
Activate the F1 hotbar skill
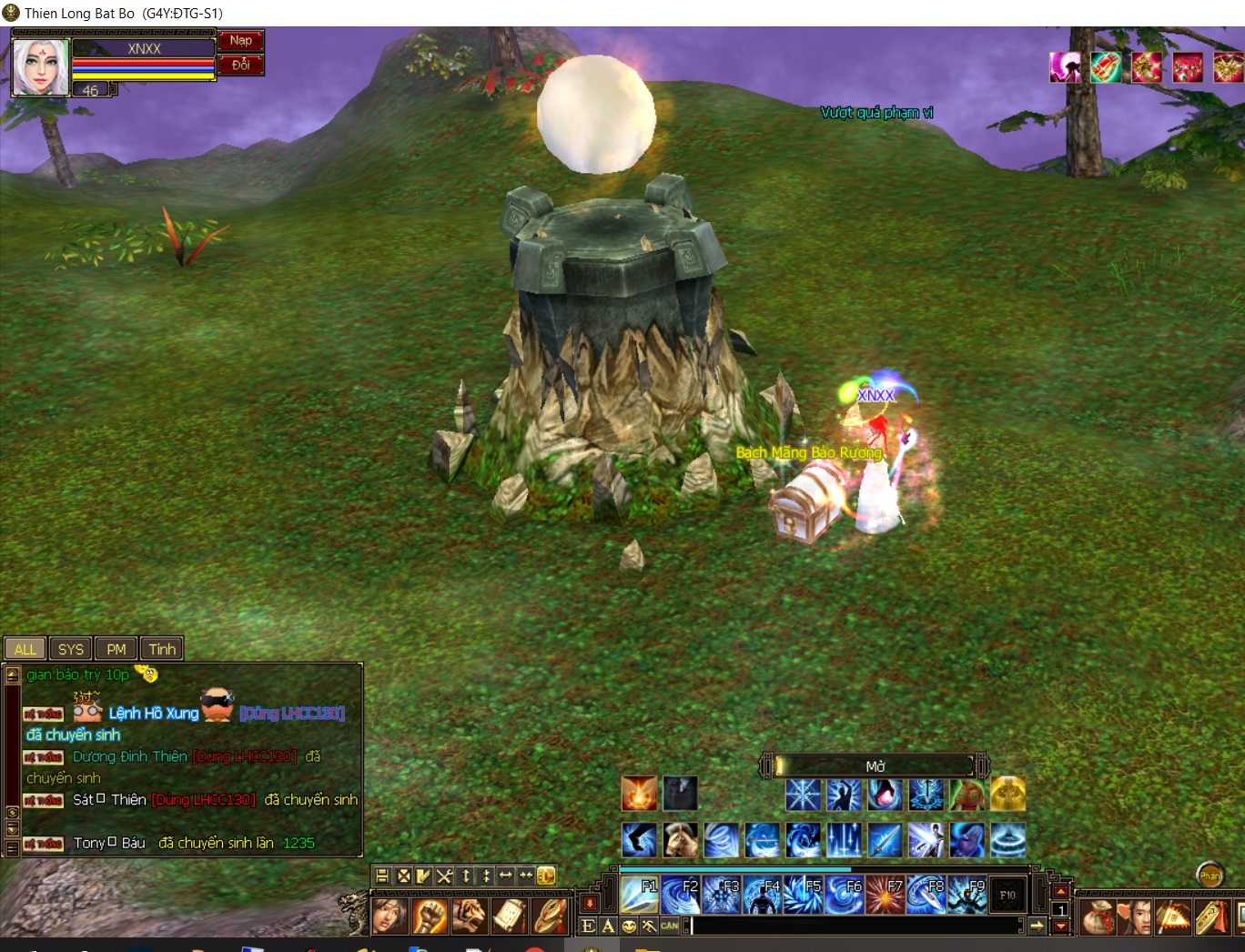640,896
